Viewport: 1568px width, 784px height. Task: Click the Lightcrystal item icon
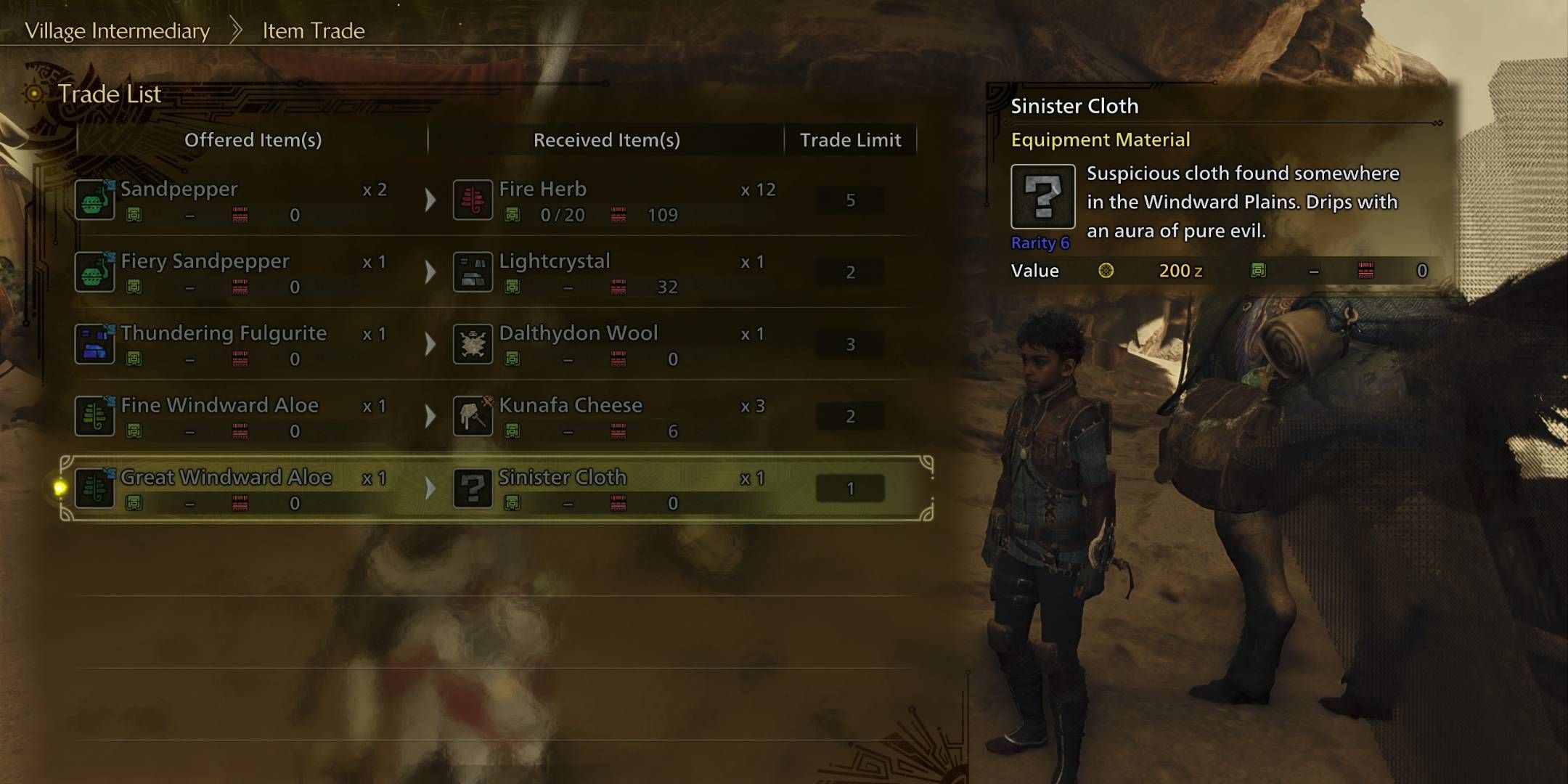coord(473,271)
